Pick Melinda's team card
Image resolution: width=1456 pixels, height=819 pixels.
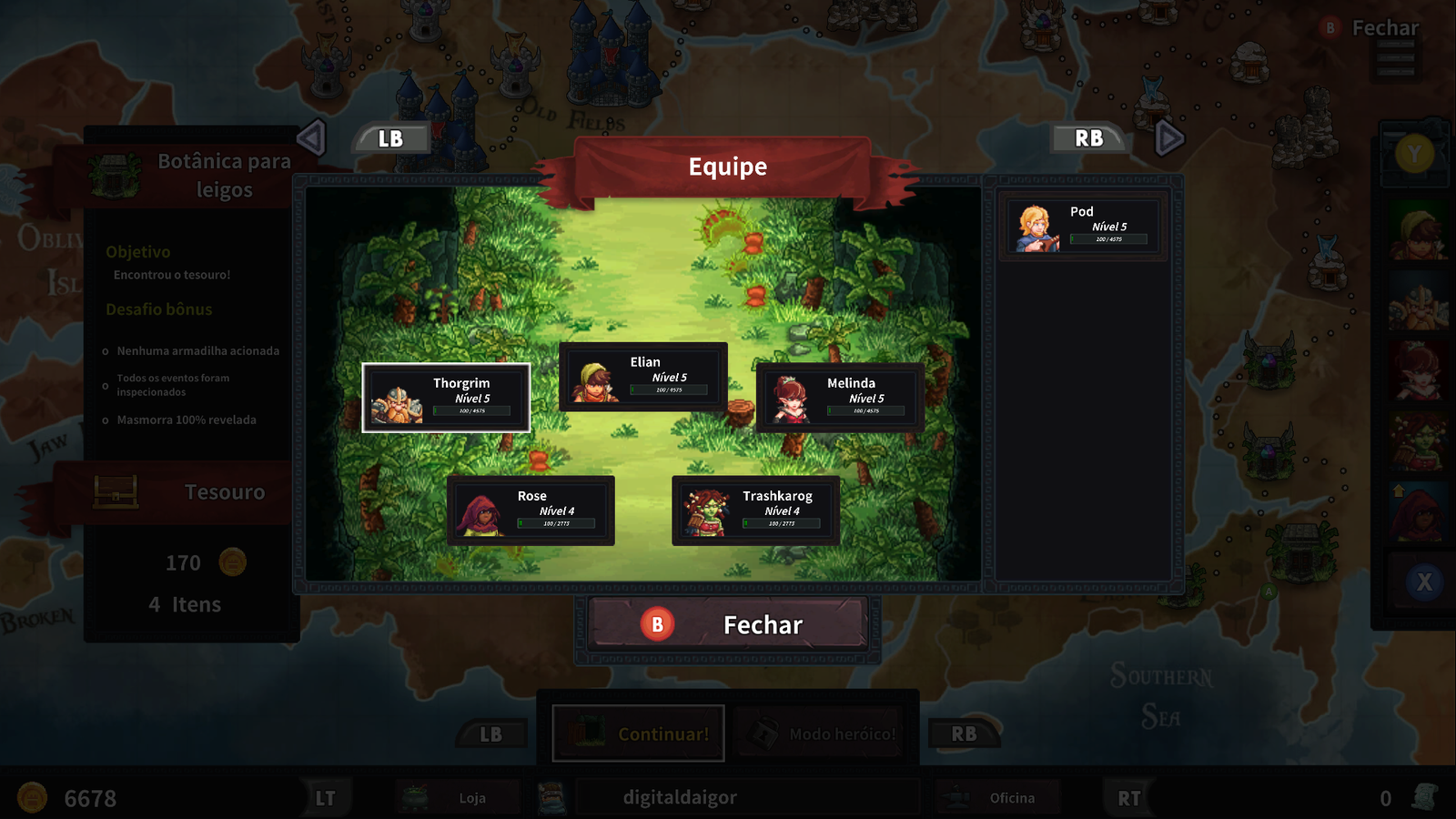(839, 398)
